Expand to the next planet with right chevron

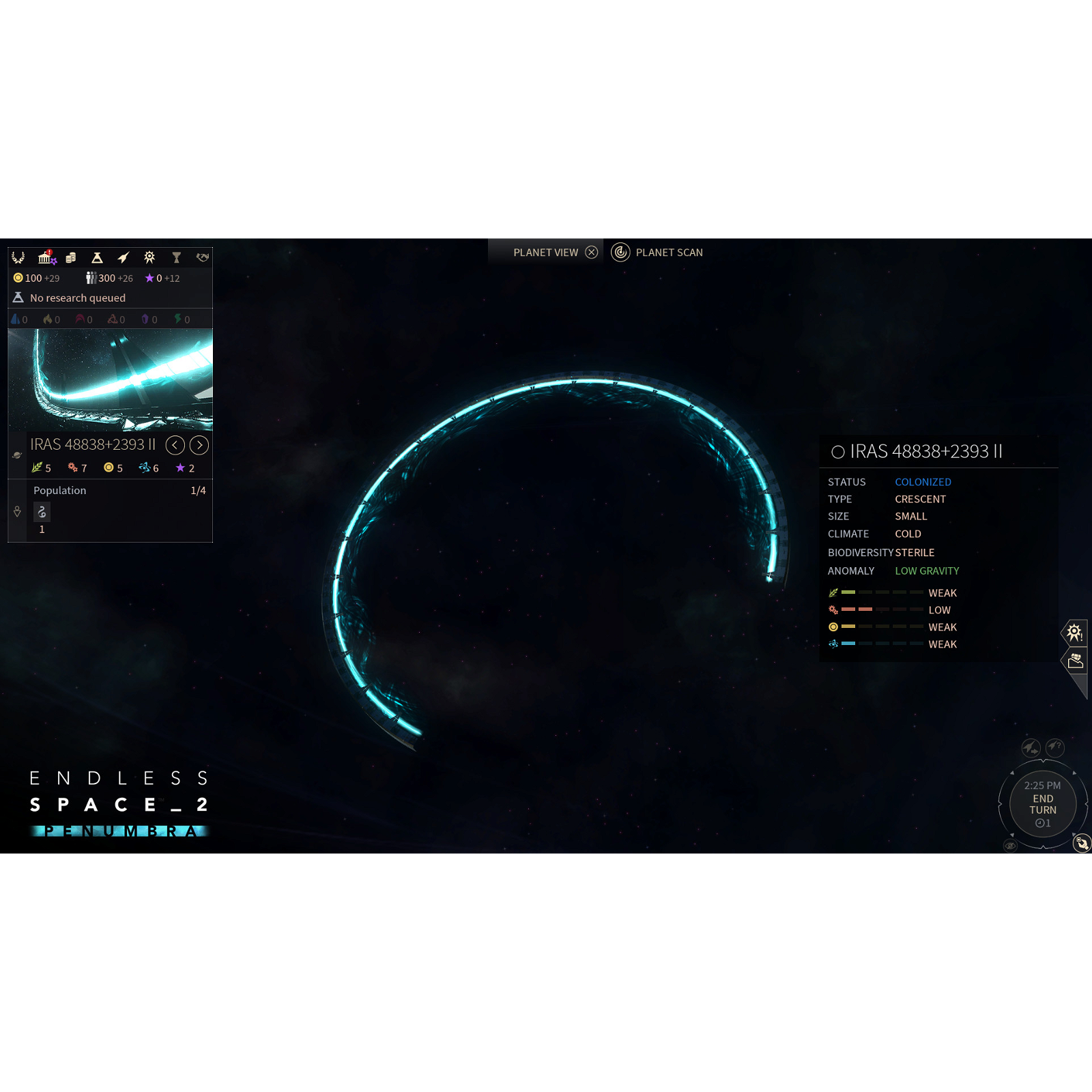(x=199, y=445)
